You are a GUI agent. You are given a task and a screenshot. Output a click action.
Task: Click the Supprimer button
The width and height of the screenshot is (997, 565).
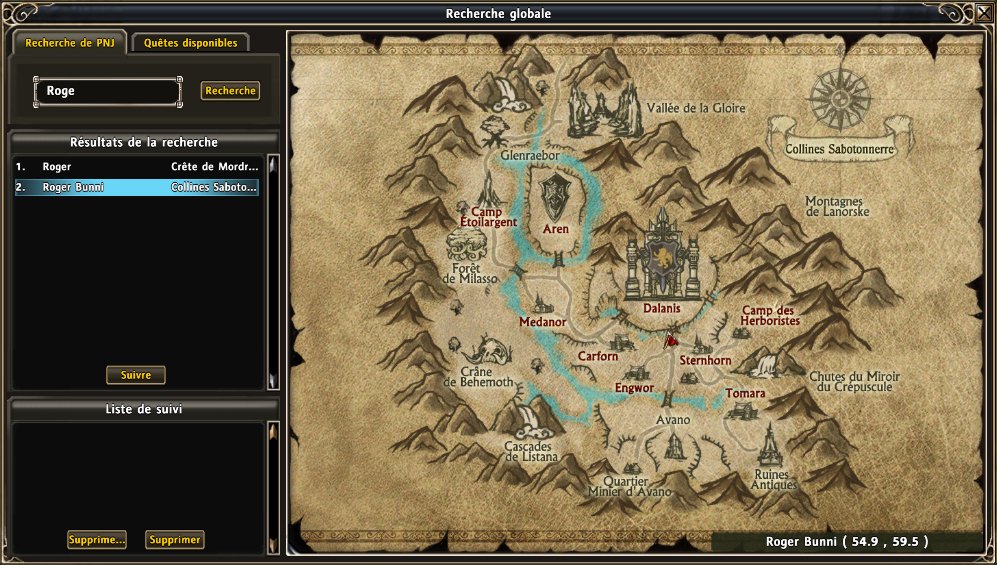175,540
